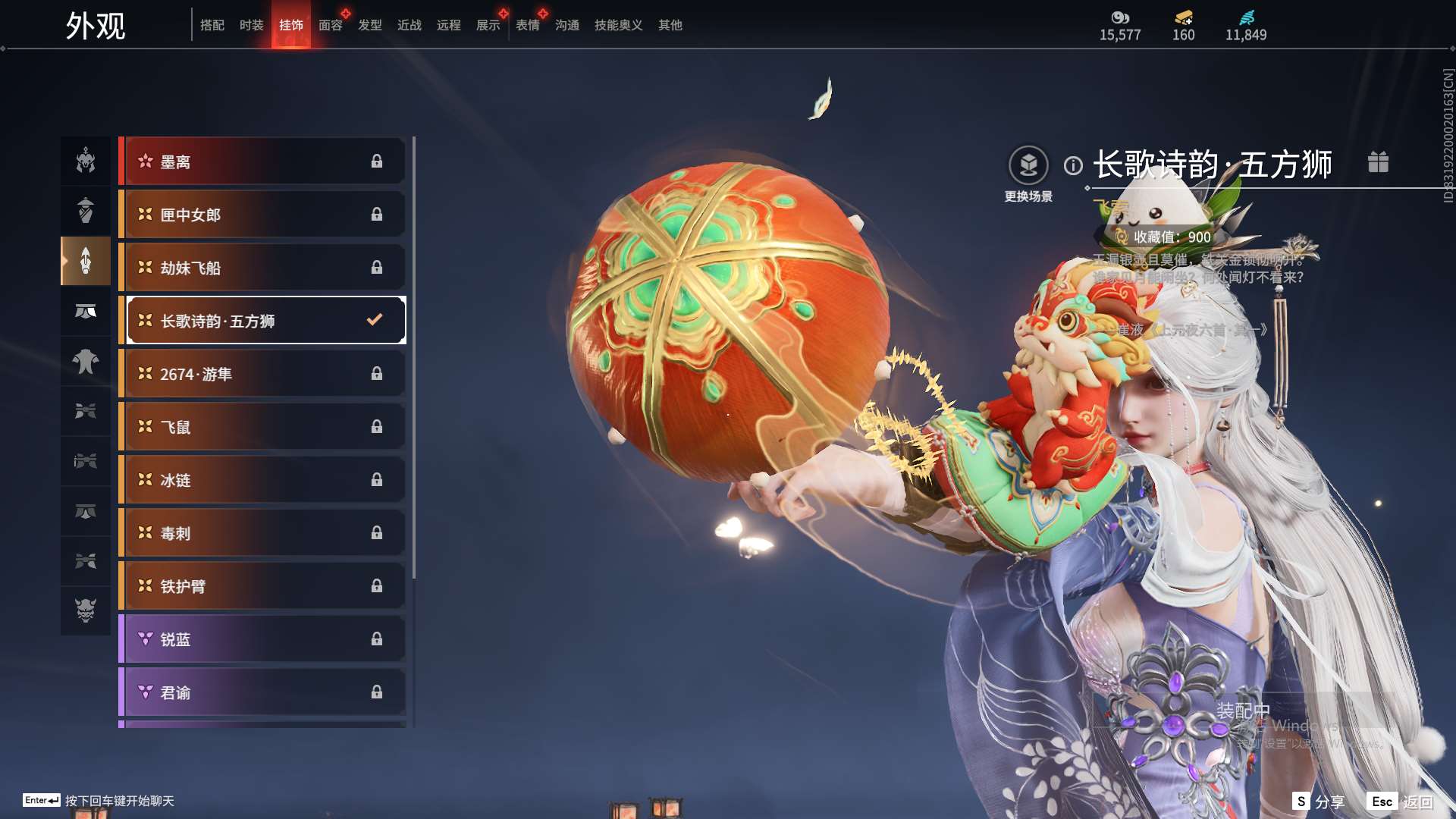Select the 面容 tab
1456x819 pixels.
pos(331,25)
